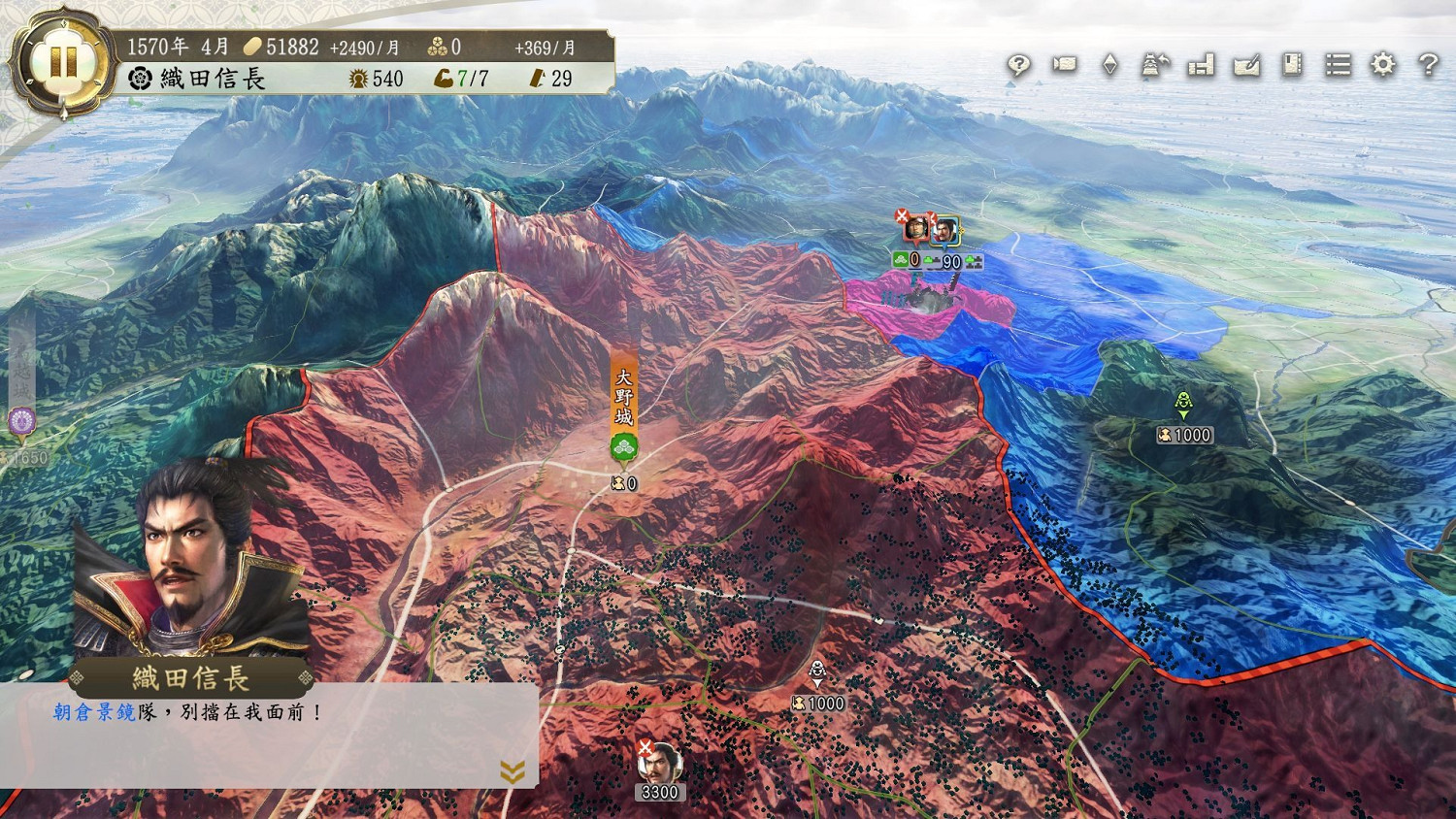
Task: Click the green-marked outpost with 1000 troops
Action: [1183, 402]
